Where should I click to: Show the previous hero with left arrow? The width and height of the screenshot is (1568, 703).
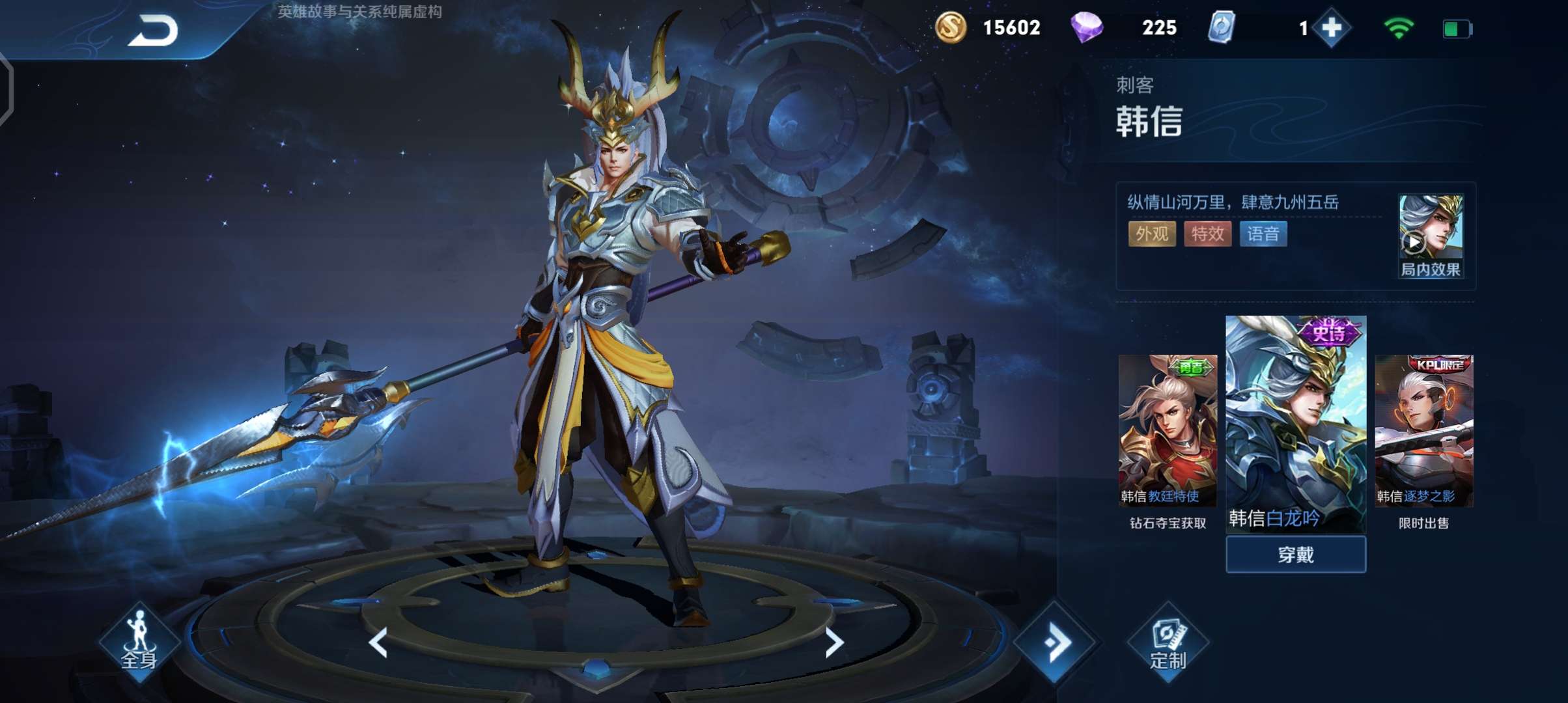[378, 642]
